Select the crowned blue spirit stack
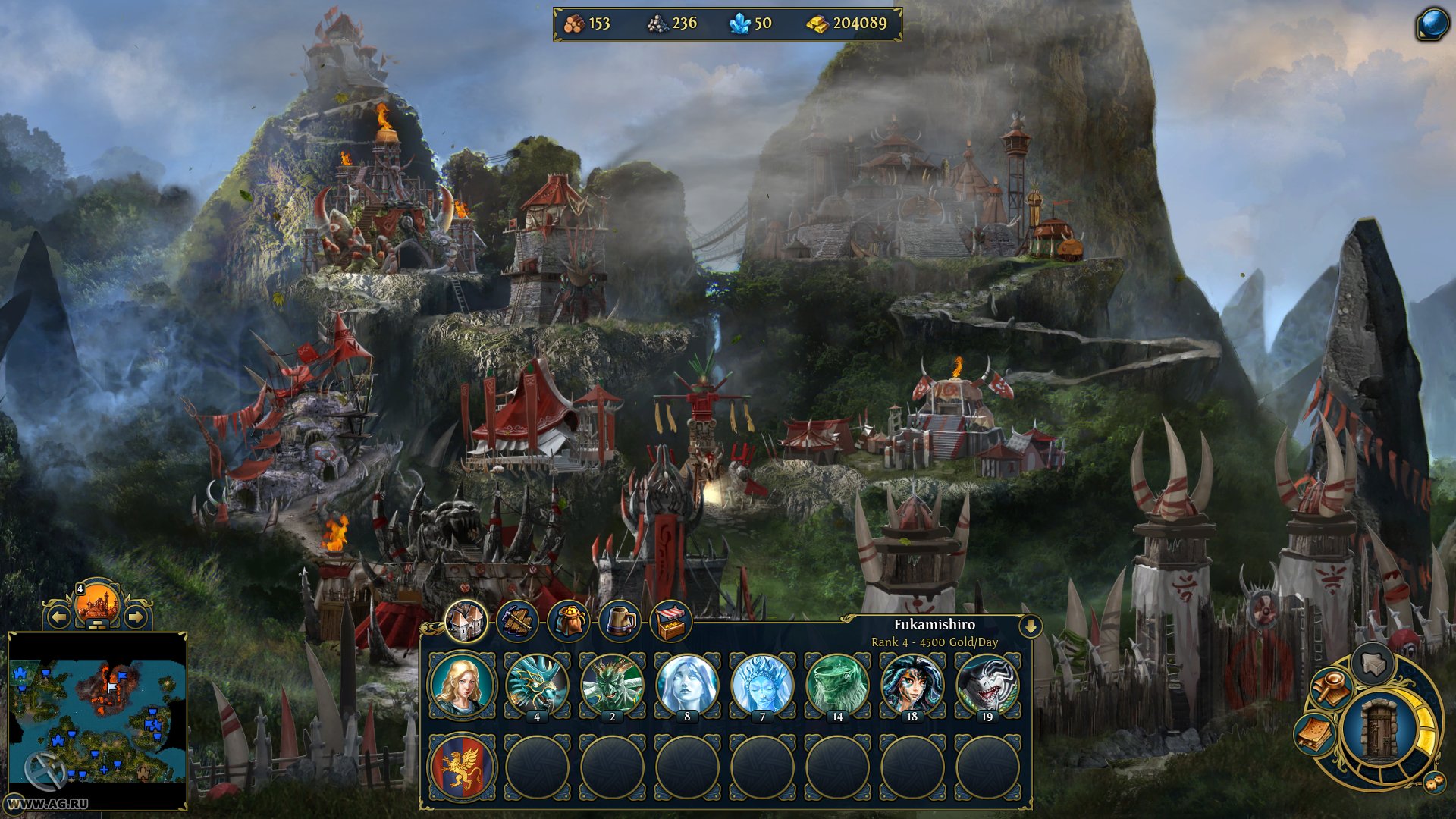Image resolution: width=1456 pixels, height=819 pixels. 762,686
